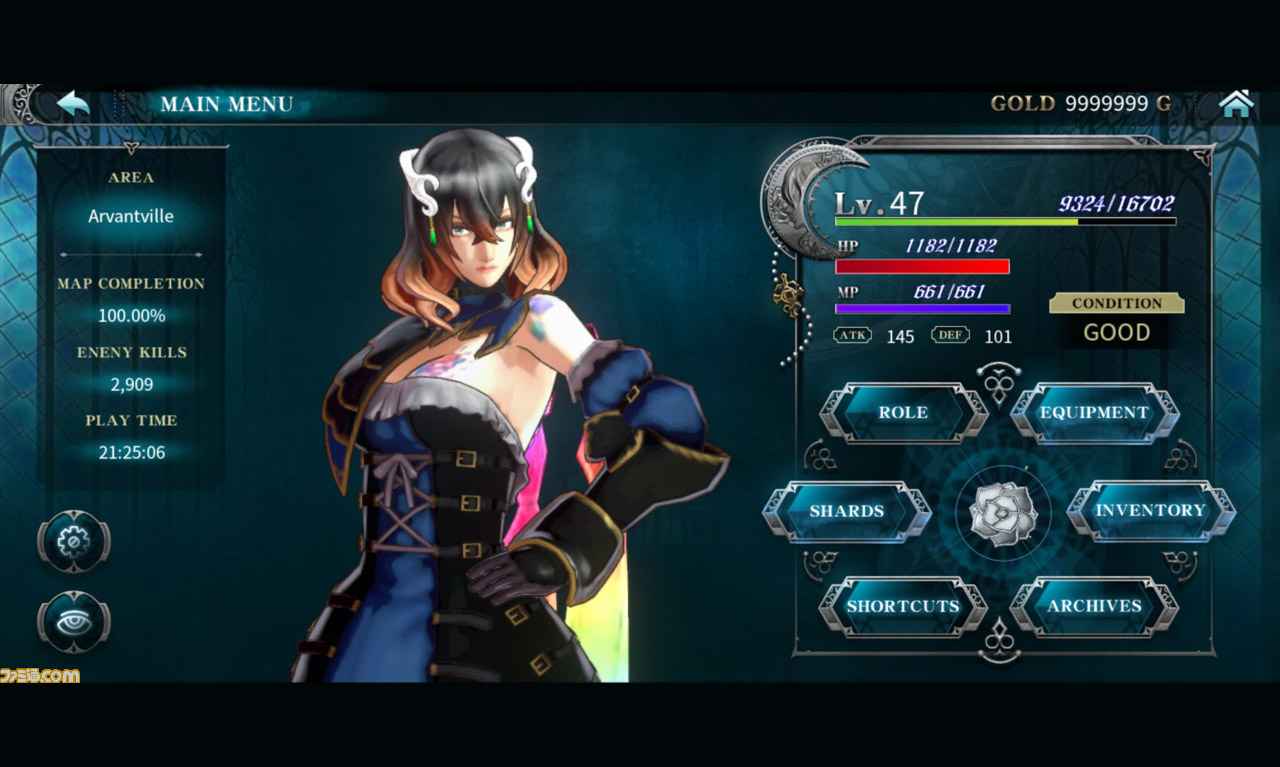This screenshot has width=1280, height=767.
Task: View the ARCHIVES section
Action: (1095, 607)
